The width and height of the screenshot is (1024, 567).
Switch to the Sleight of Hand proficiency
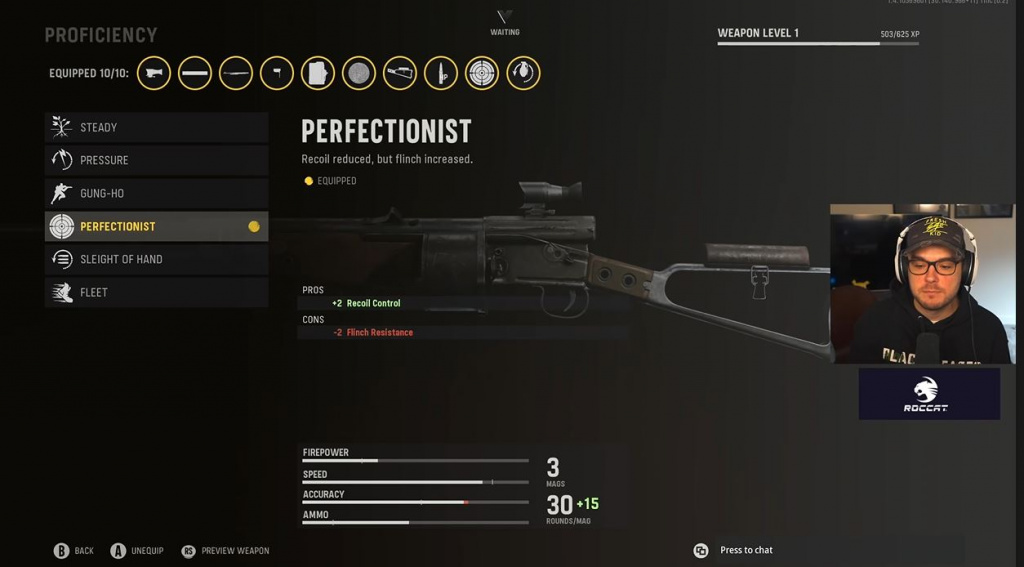(156, 259)
